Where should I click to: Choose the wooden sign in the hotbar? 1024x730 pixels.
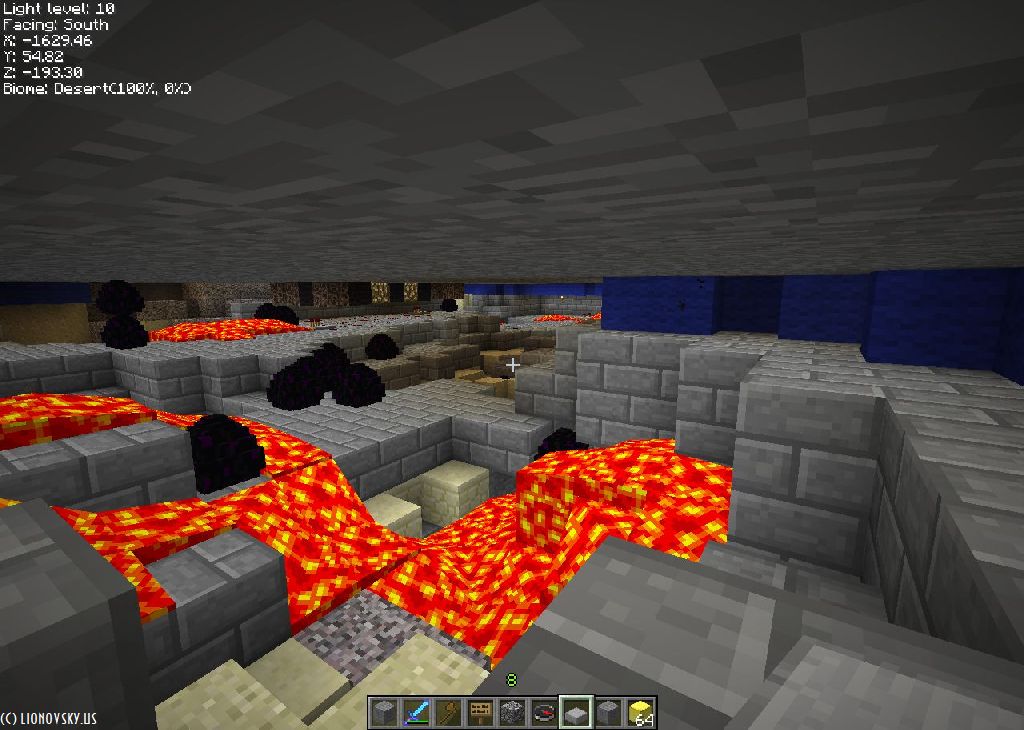tap(480, 713)
